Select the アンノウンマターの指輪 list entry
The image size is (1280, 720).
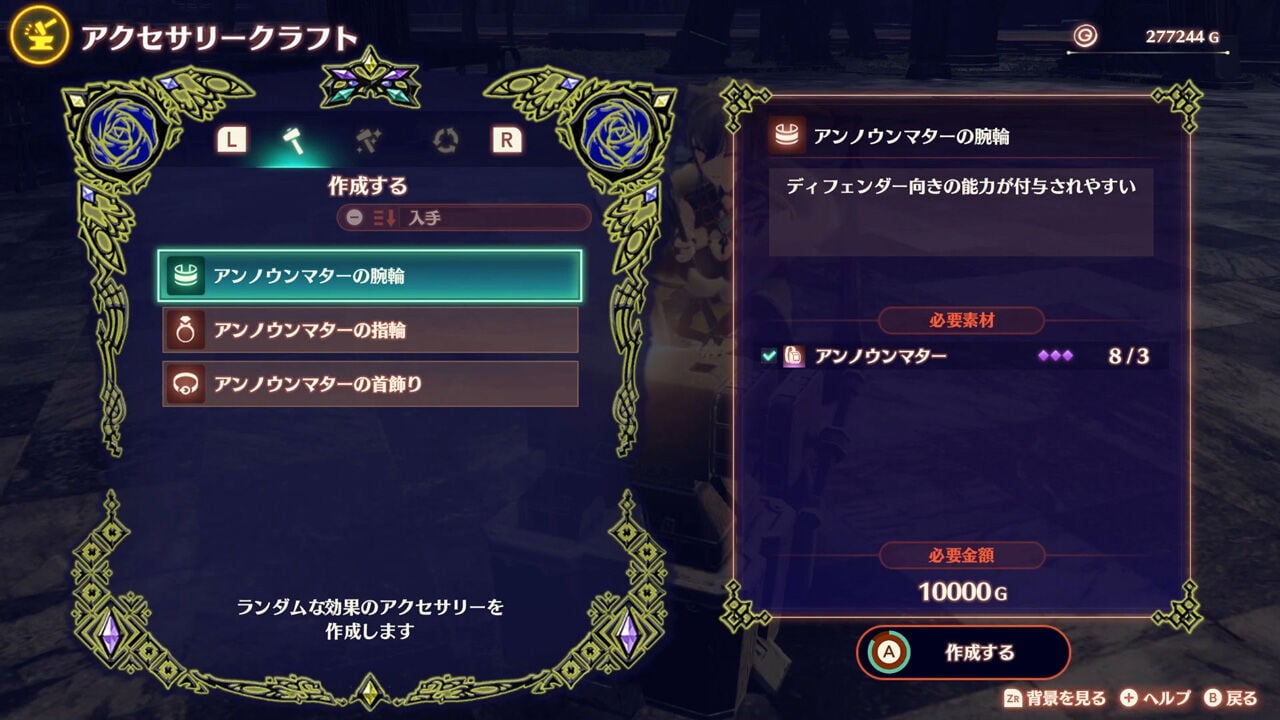[370, 330]
